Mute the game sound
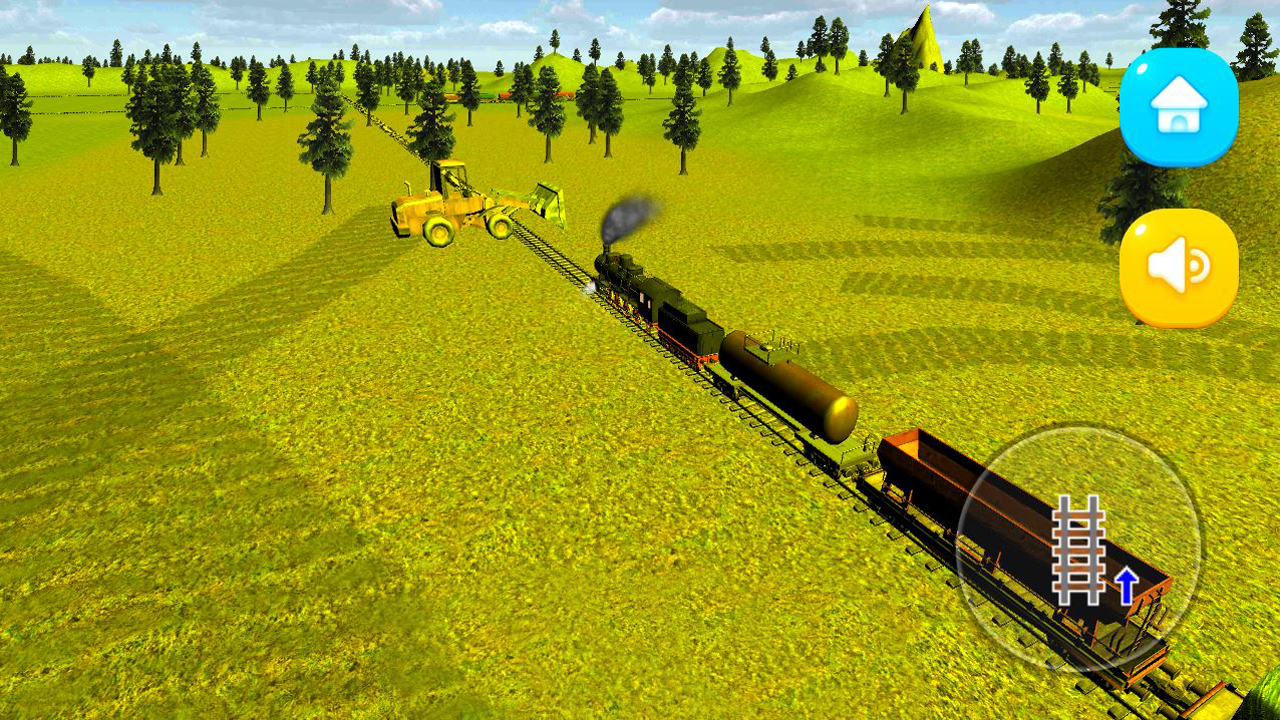This screenshot has width=1280, height=720. [x=1176, y=262]
